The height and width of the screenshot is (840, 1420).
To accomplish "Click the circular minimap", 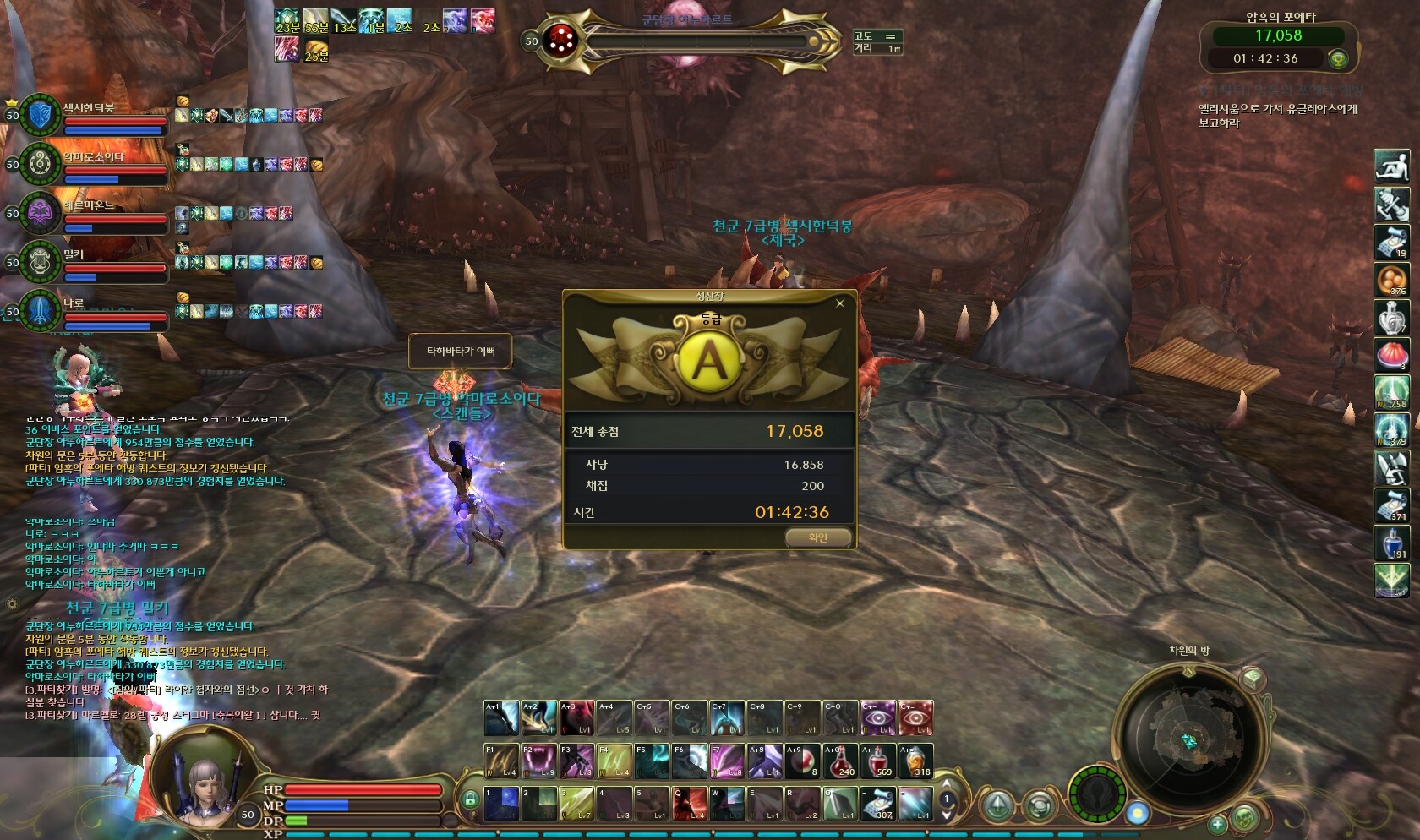I will 1189,740.
